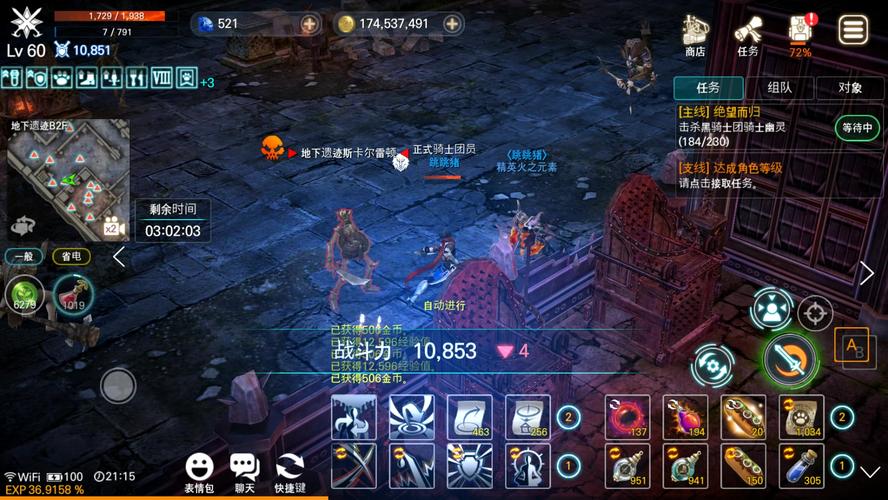The width and height of the screenshot is (888, 500).
Task: Activate the main sword attack button
Action: pos(790,360)
